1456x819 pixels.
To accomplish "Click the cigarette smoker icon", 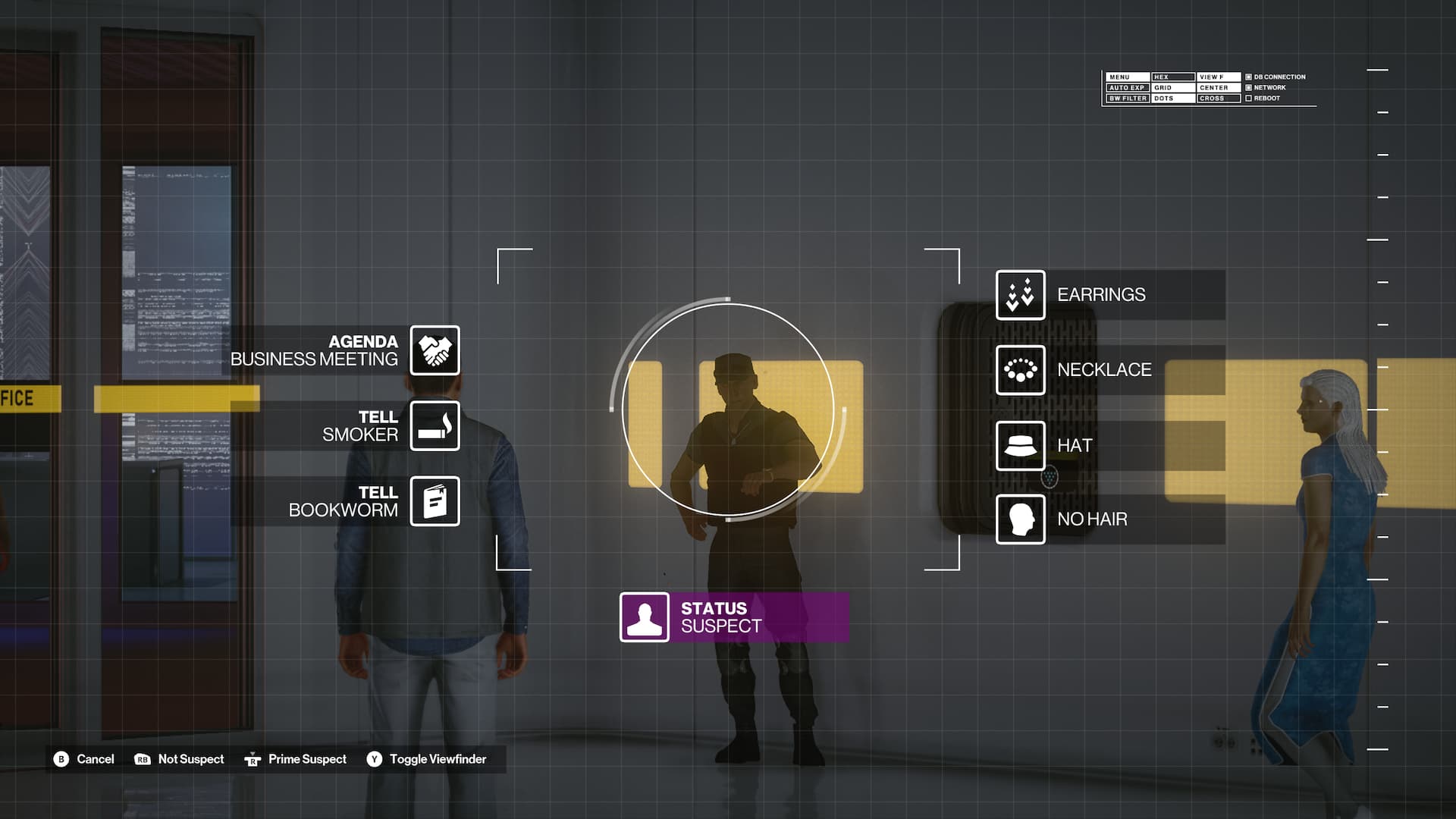I will 435,426.
